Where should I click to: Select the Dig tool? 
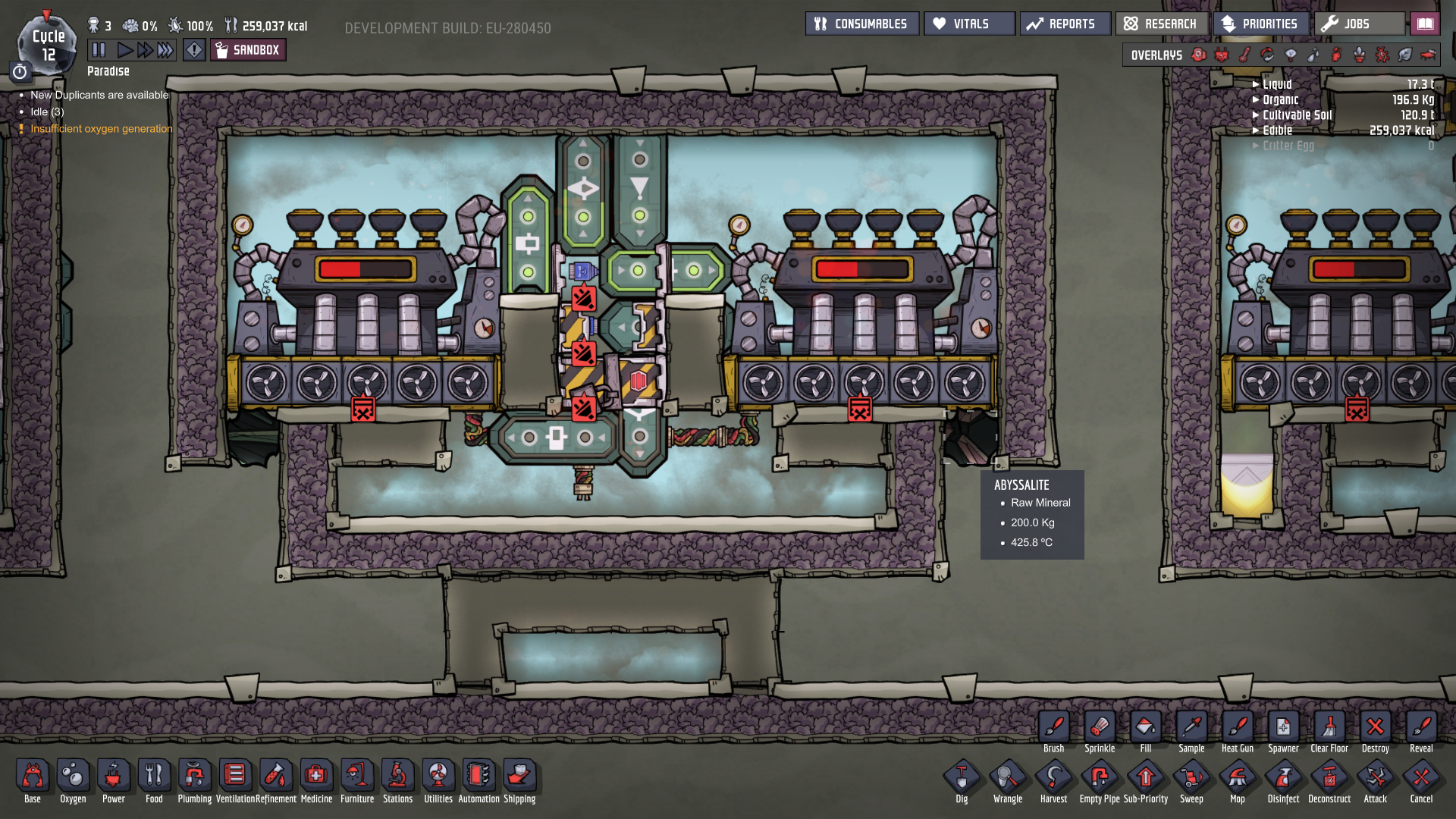[x=962, y=780]
